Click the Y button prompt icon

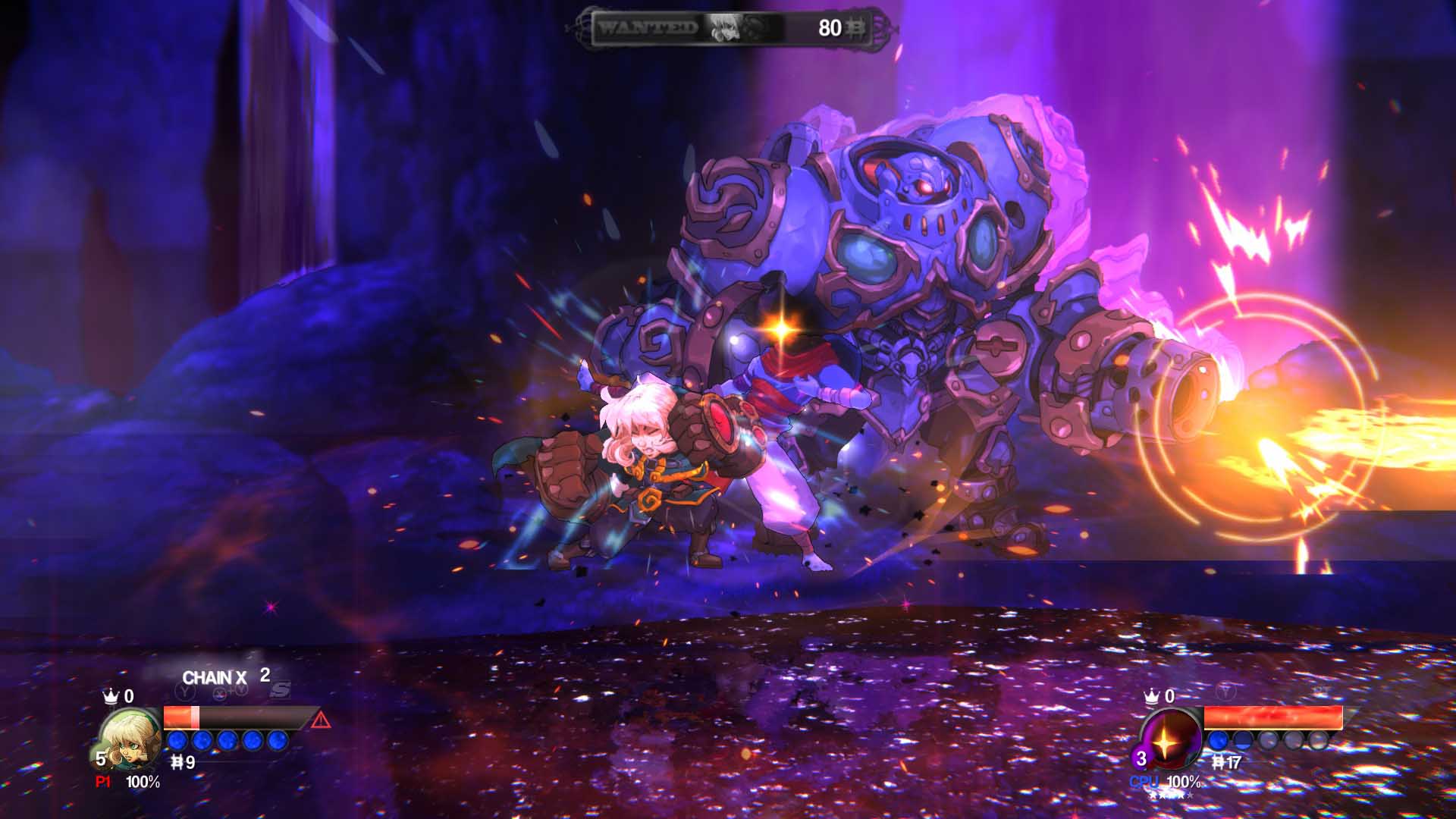coord(184,692)
